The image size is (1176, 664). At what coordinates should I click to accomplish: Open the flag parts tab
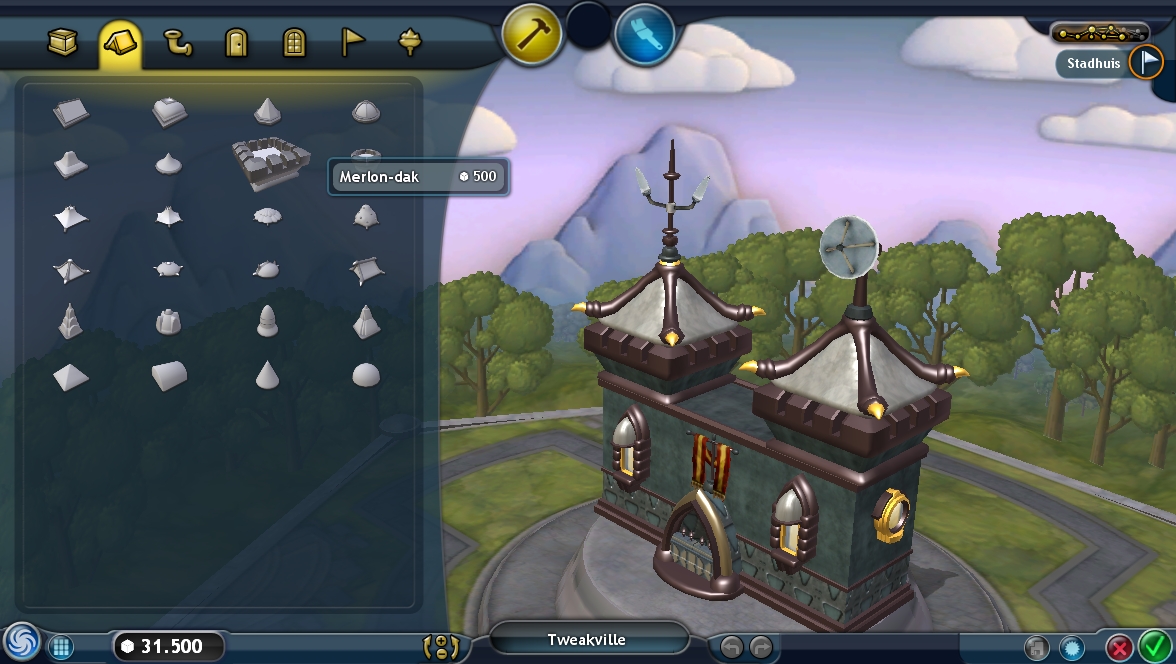(353, 42)
